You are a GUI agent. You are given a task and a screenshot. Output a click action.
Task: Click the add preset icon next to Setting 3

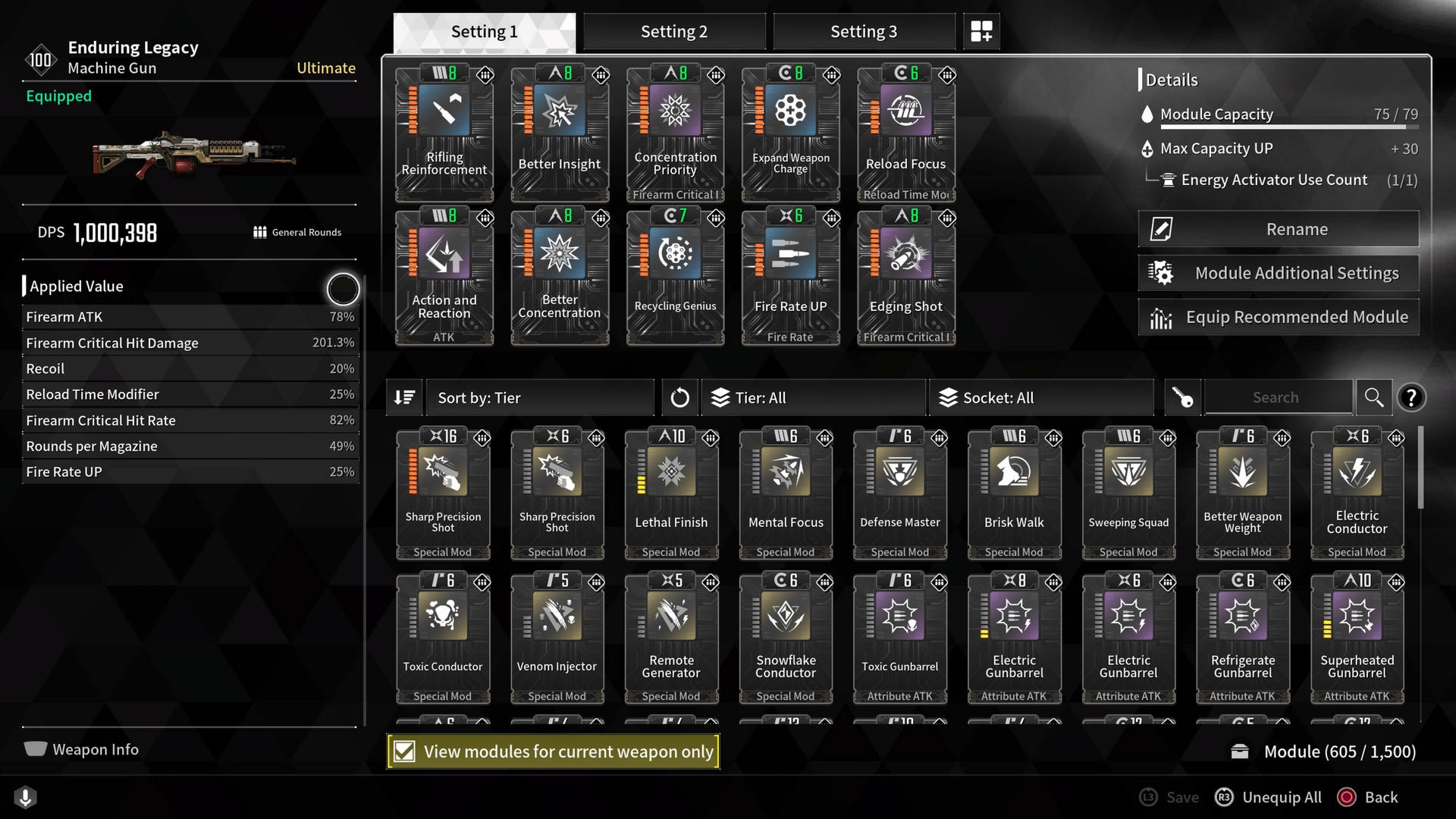pyautogui.click(x=981, y=31)
